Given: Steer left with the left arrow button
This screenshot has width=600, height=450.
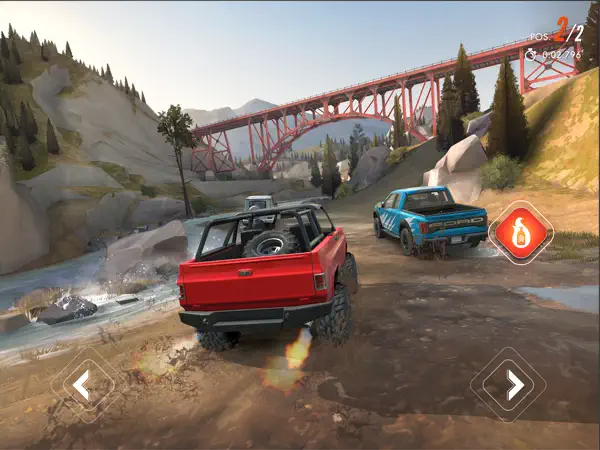Looking at the screenshot, I should click(82, 384).
